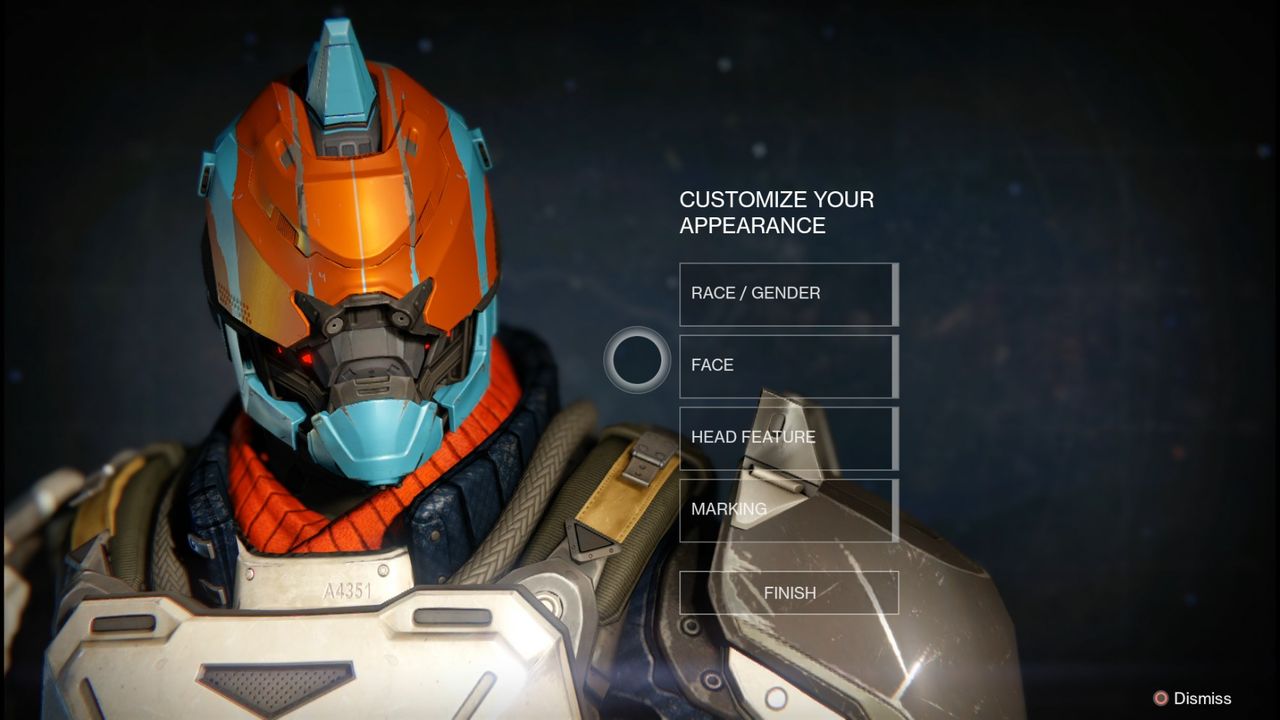Screen dimensions: 1280x720
Task: Click the dismiss button glyph bottom right
Action: (x=1163, y=699)
